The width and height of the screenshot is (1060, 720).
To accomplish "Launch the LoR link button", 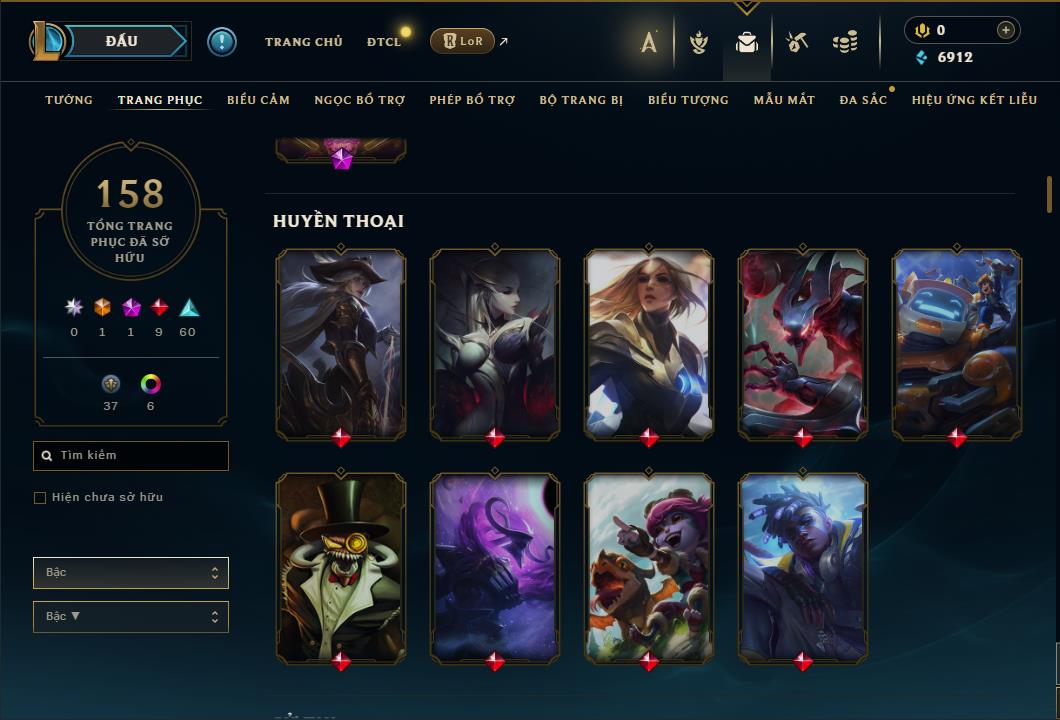I will click(462, 41).
